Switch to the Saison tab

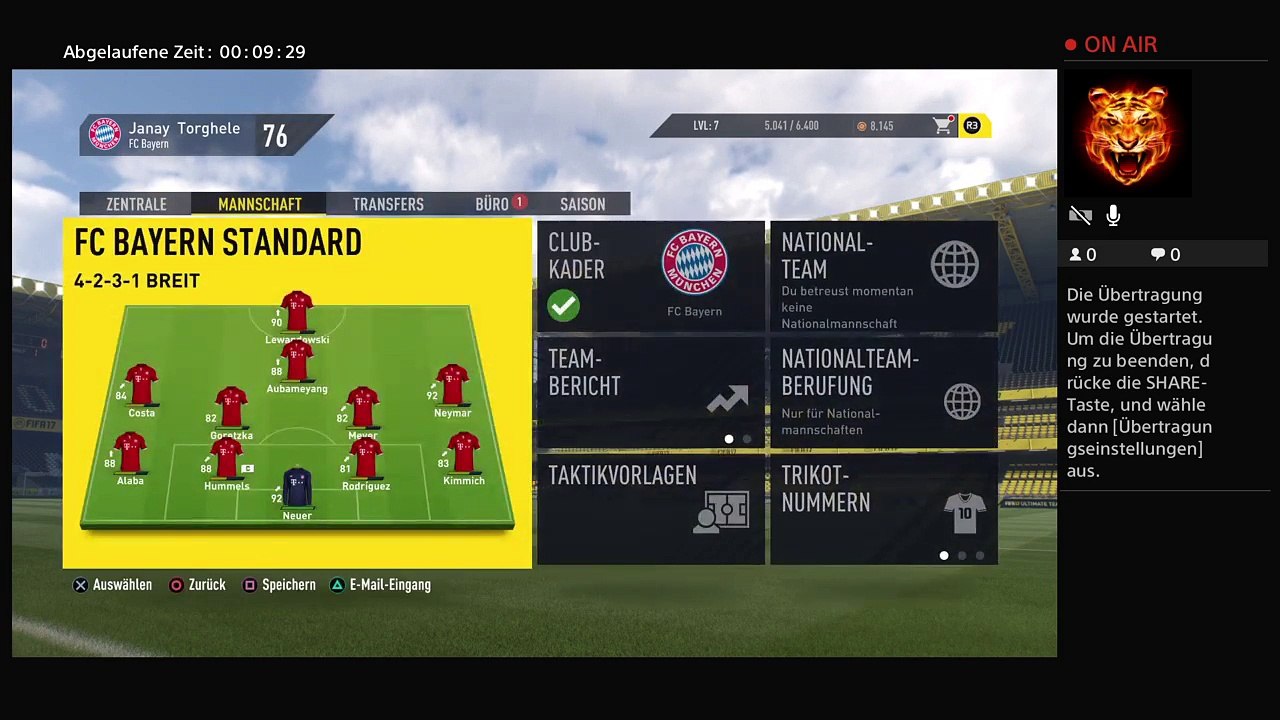(x=582, y=204)
